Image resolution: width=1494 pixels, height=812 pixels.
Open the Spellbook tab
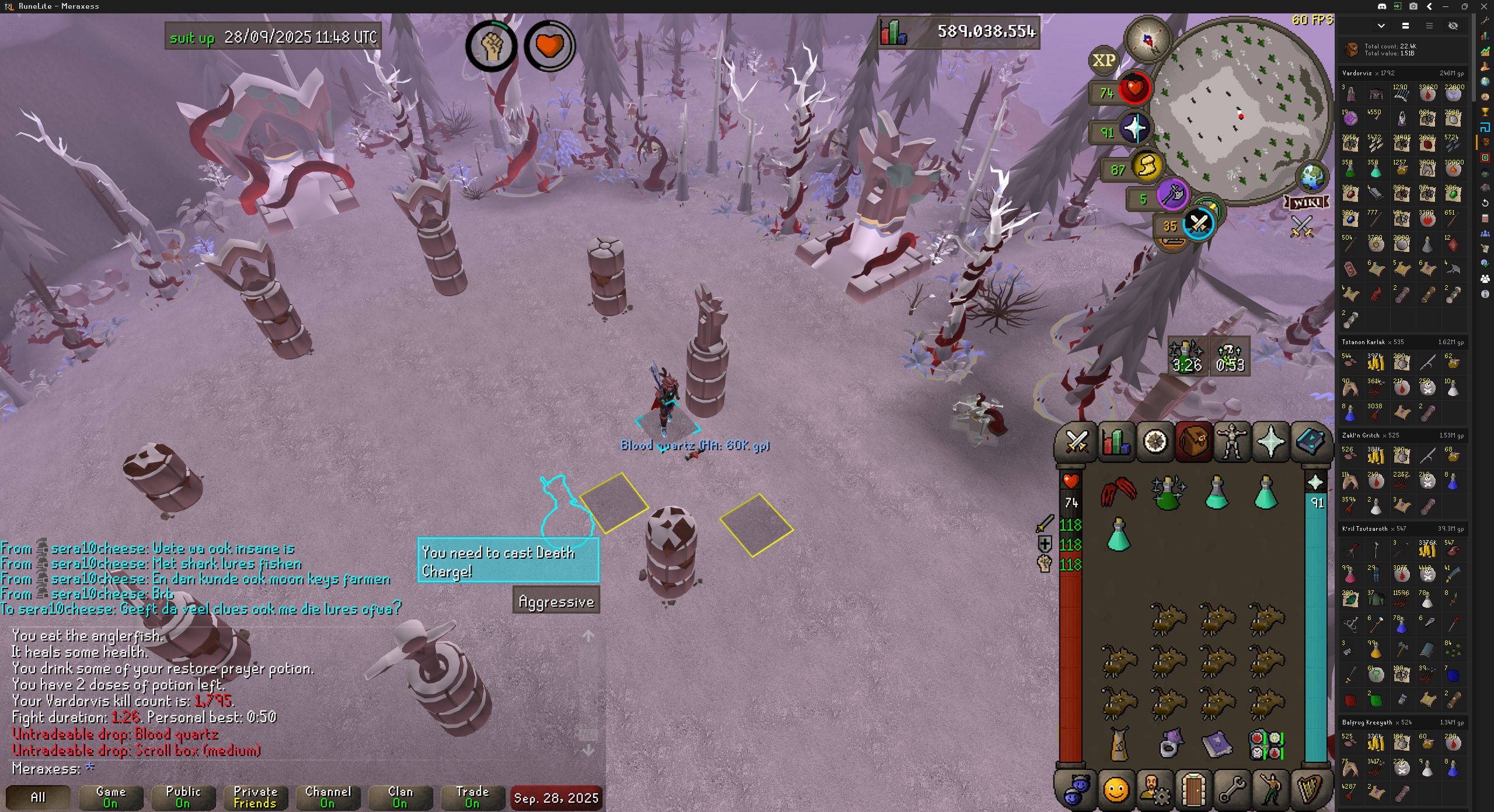click(x=1310, y=441)
